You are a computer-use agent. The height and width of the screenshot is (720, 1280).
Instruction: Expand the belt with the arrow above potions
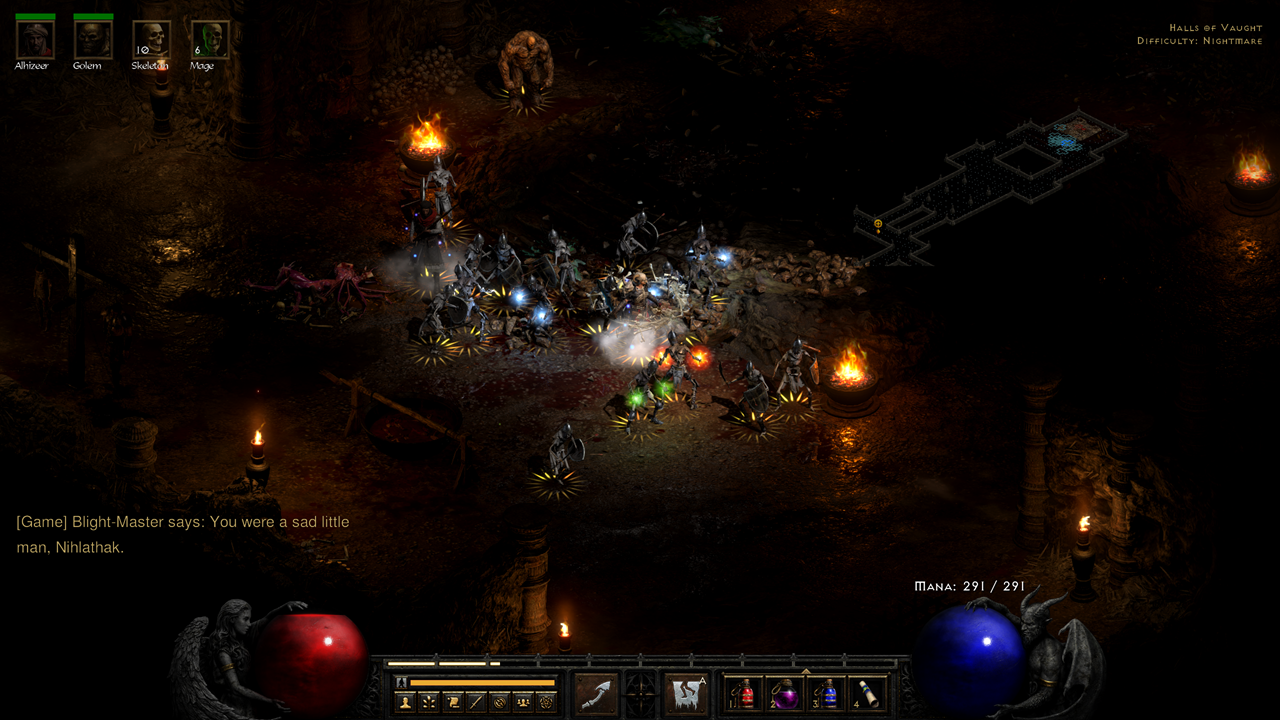805,671
